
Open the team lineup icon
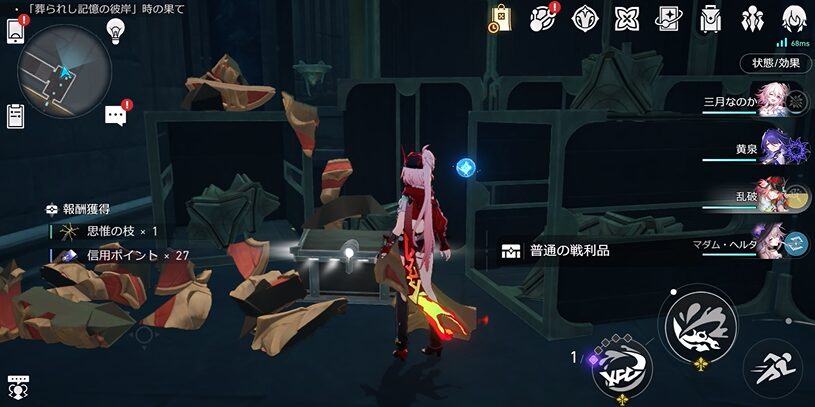coord(753,18)
